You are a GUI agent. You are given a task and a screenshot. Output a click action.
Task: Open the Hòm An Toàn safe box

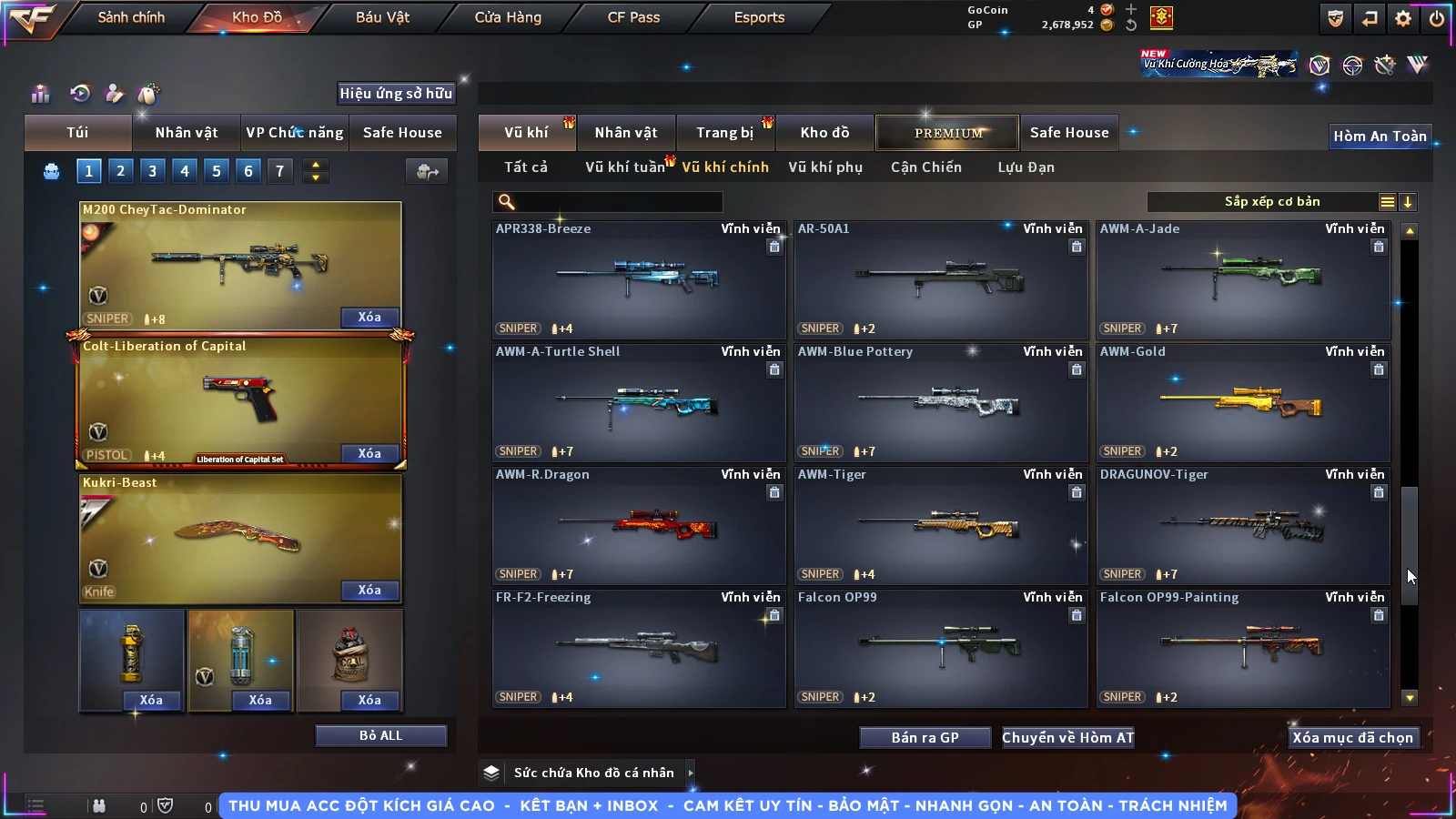coord(1380,136)
